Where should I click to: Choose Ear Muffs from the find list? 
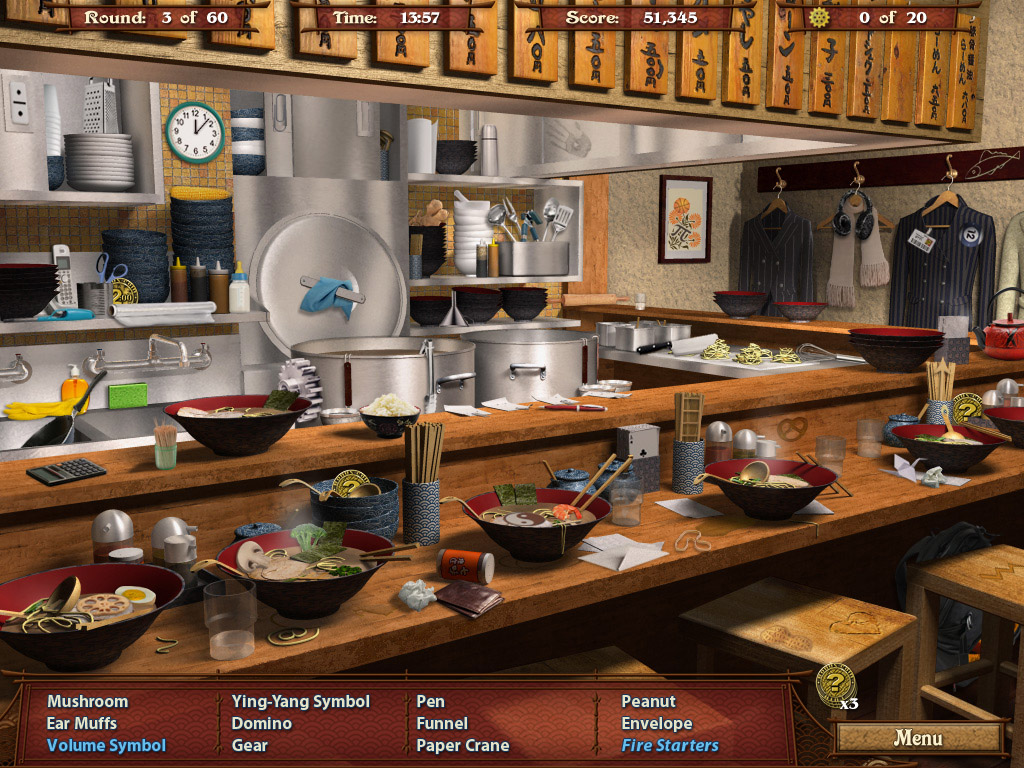point(82,723)
